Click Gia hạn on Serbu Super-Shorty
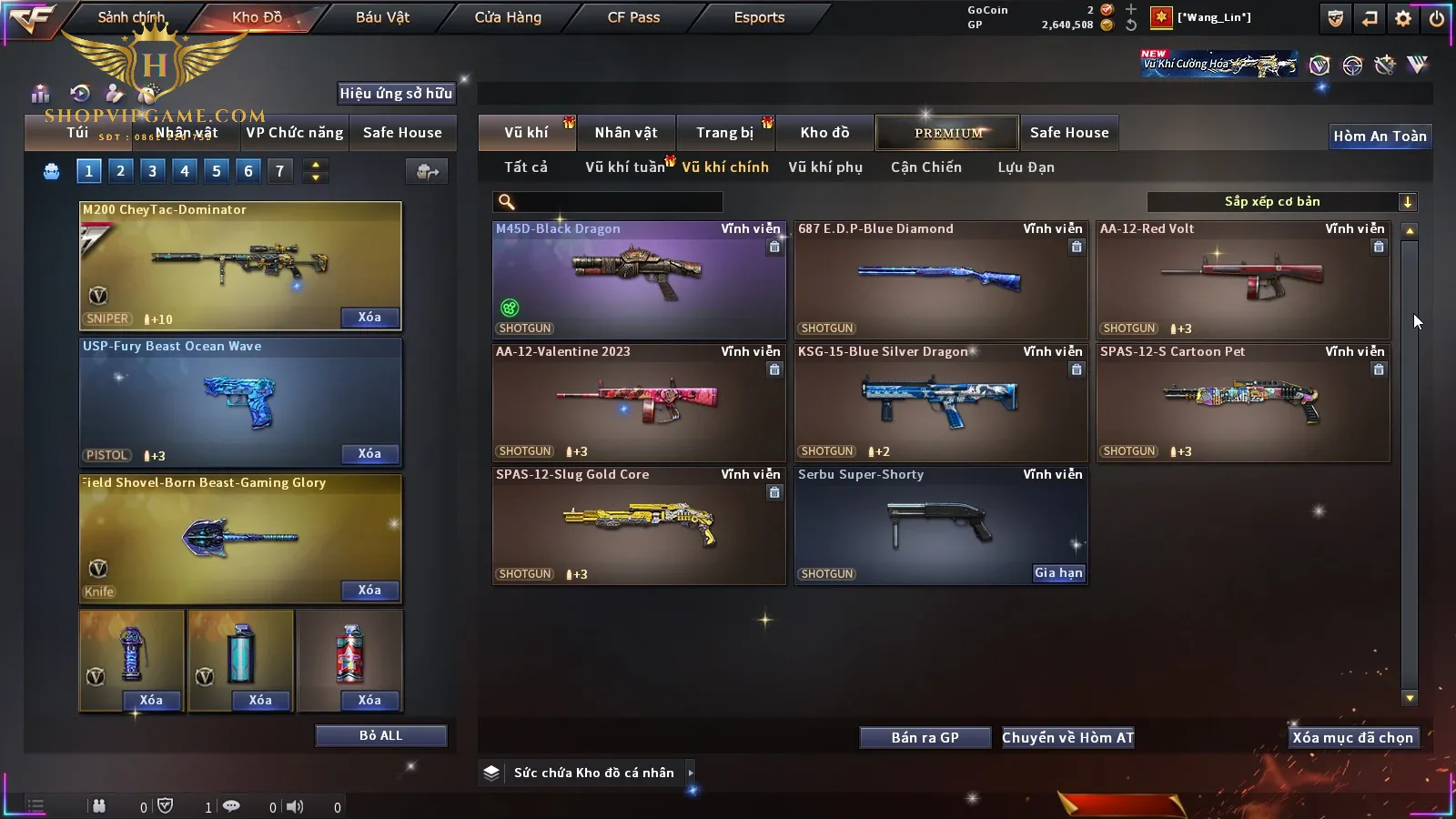1456x819 pixels. coord(1058,573)
